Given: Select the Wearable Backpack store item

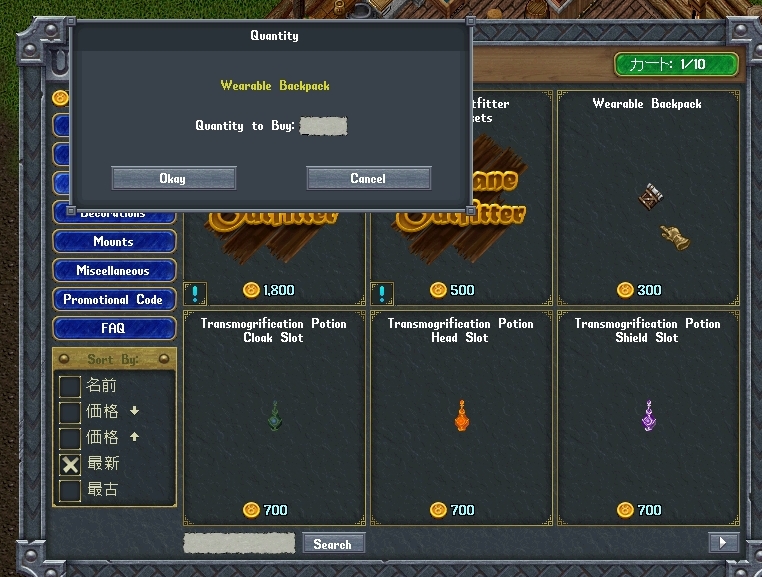Looking at the screenshot, I should [x=647, y=200].
